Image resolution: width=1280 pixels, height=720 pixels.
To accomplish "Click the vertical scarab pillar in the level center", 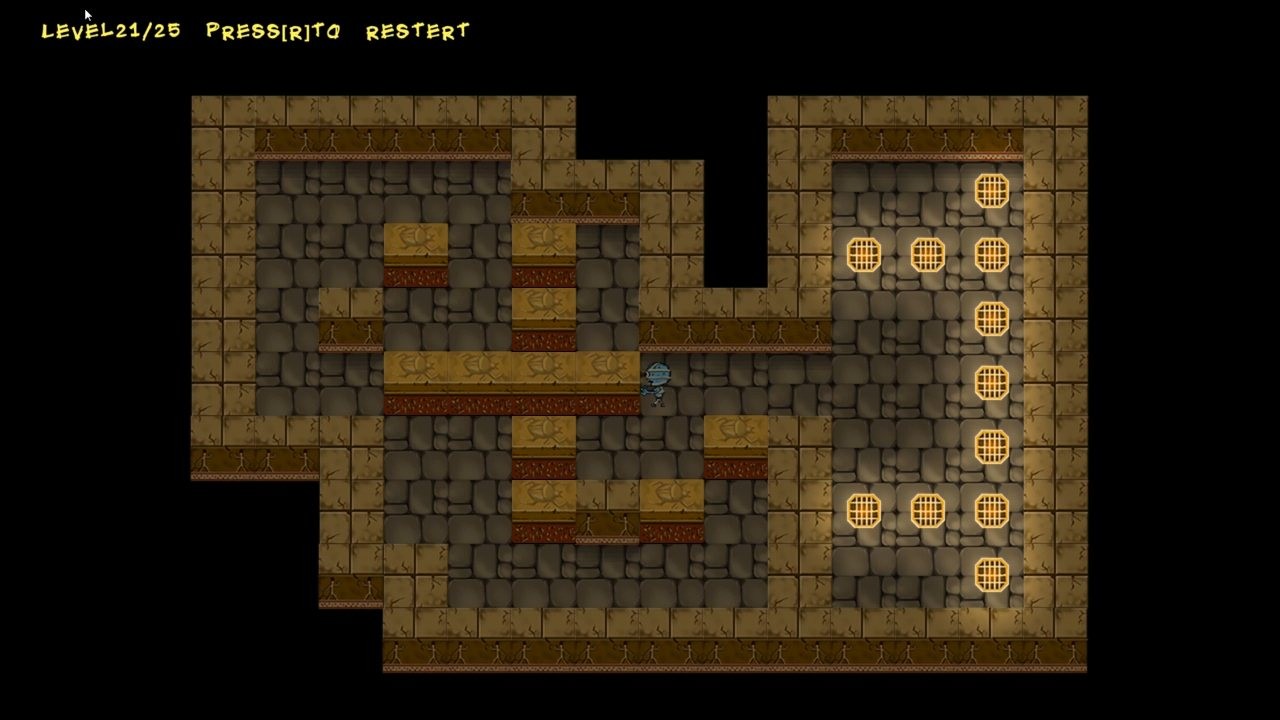I will pyautogui.click(x=545, y=300).
